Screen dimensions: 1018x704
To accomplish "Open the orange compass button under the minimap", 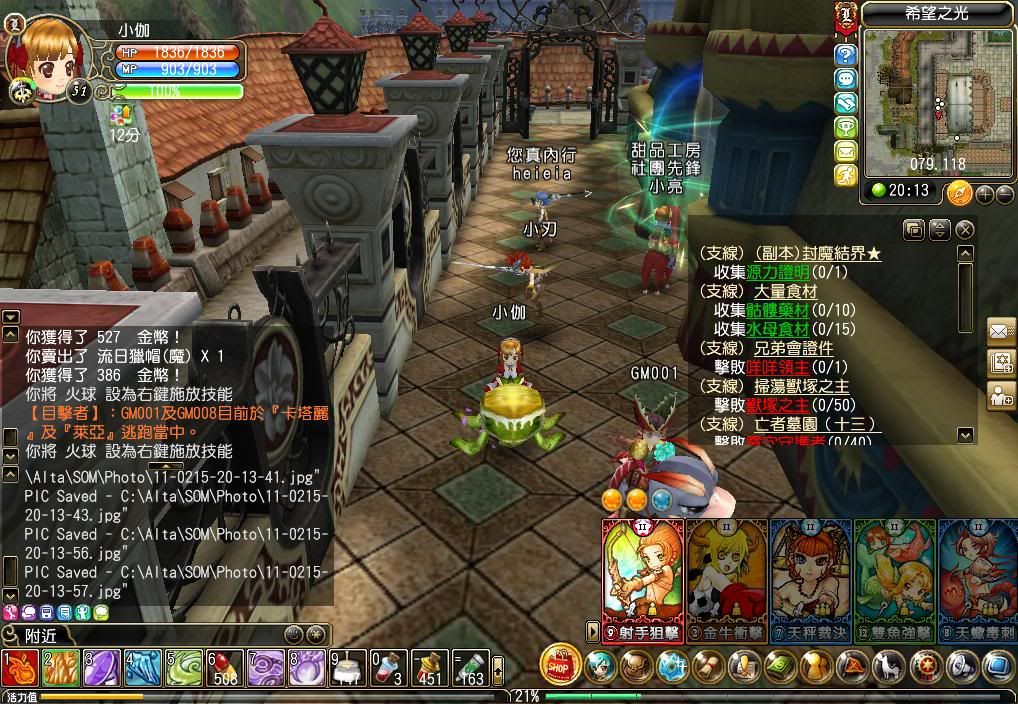I will [960, 192].
